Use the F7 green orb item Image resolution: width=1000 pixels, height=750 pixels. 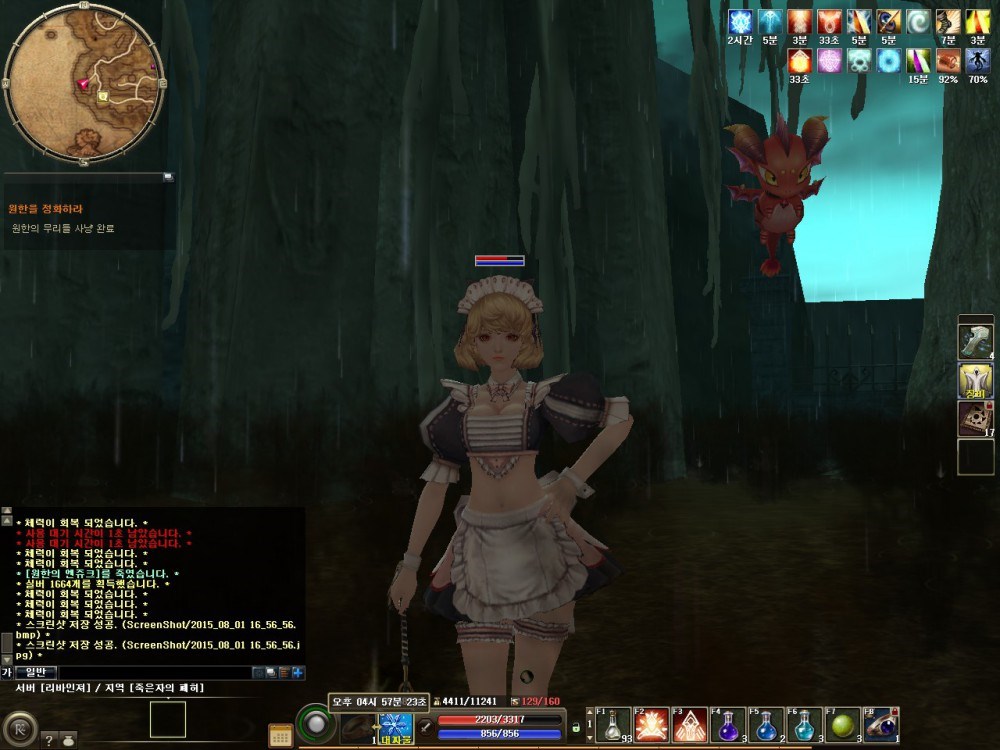tap(842, 726)
